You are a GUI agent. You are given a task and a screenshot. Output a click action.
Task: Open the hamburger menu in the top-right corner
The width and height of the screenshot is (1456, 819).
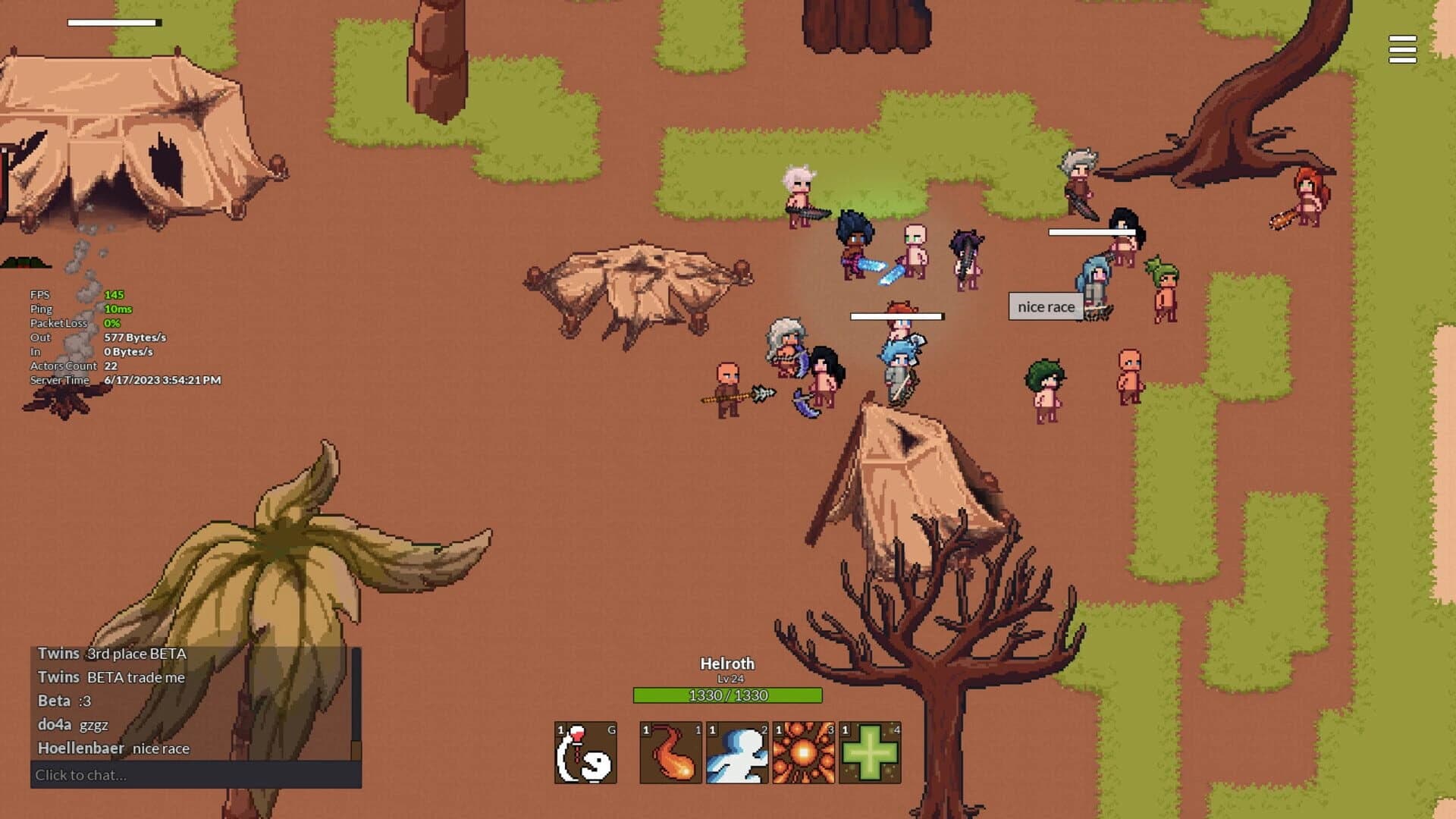coord(1402,50)
